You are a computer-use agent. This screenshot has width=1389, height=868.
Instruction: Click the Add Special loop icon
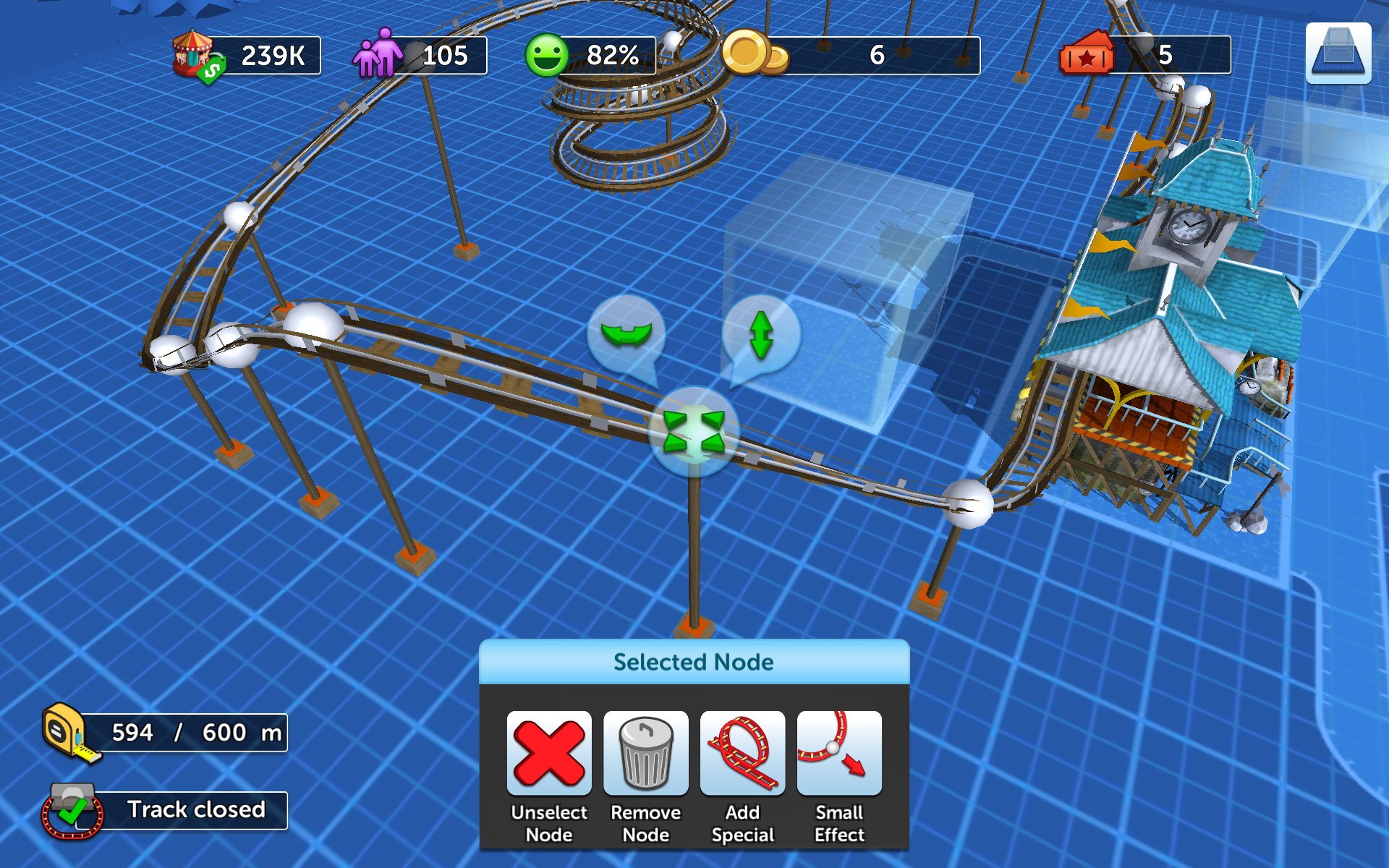click(x=742, y=752)
